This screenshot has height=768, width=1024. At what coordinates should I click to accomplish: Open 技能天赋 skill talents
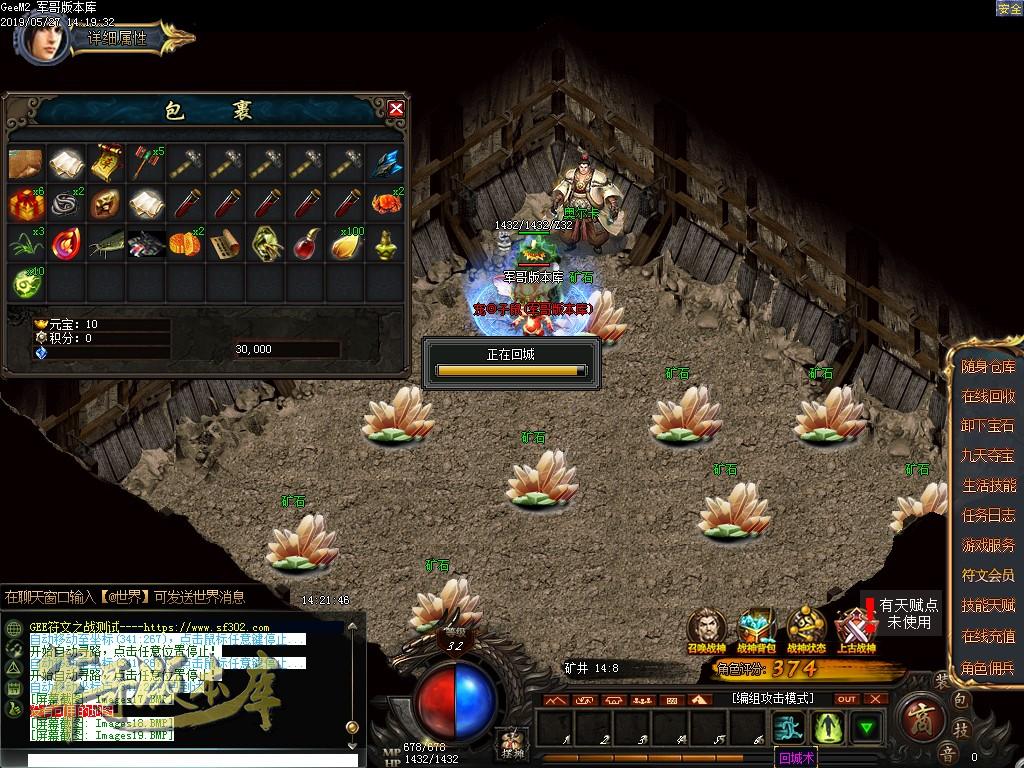coord(988,606)
